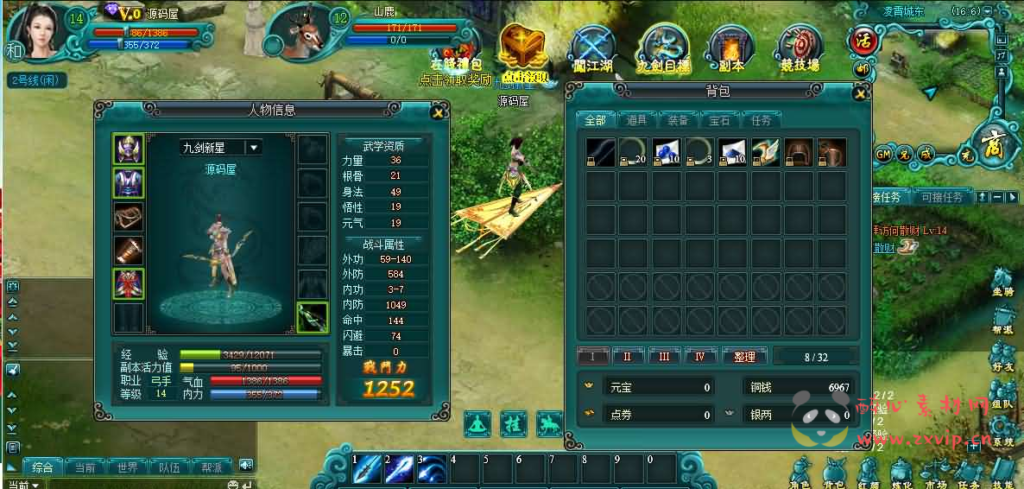The width and height of the screenshot is (1024, 489).
Task: Switch to the 队伍 chat tab
Action: point(170,467)
